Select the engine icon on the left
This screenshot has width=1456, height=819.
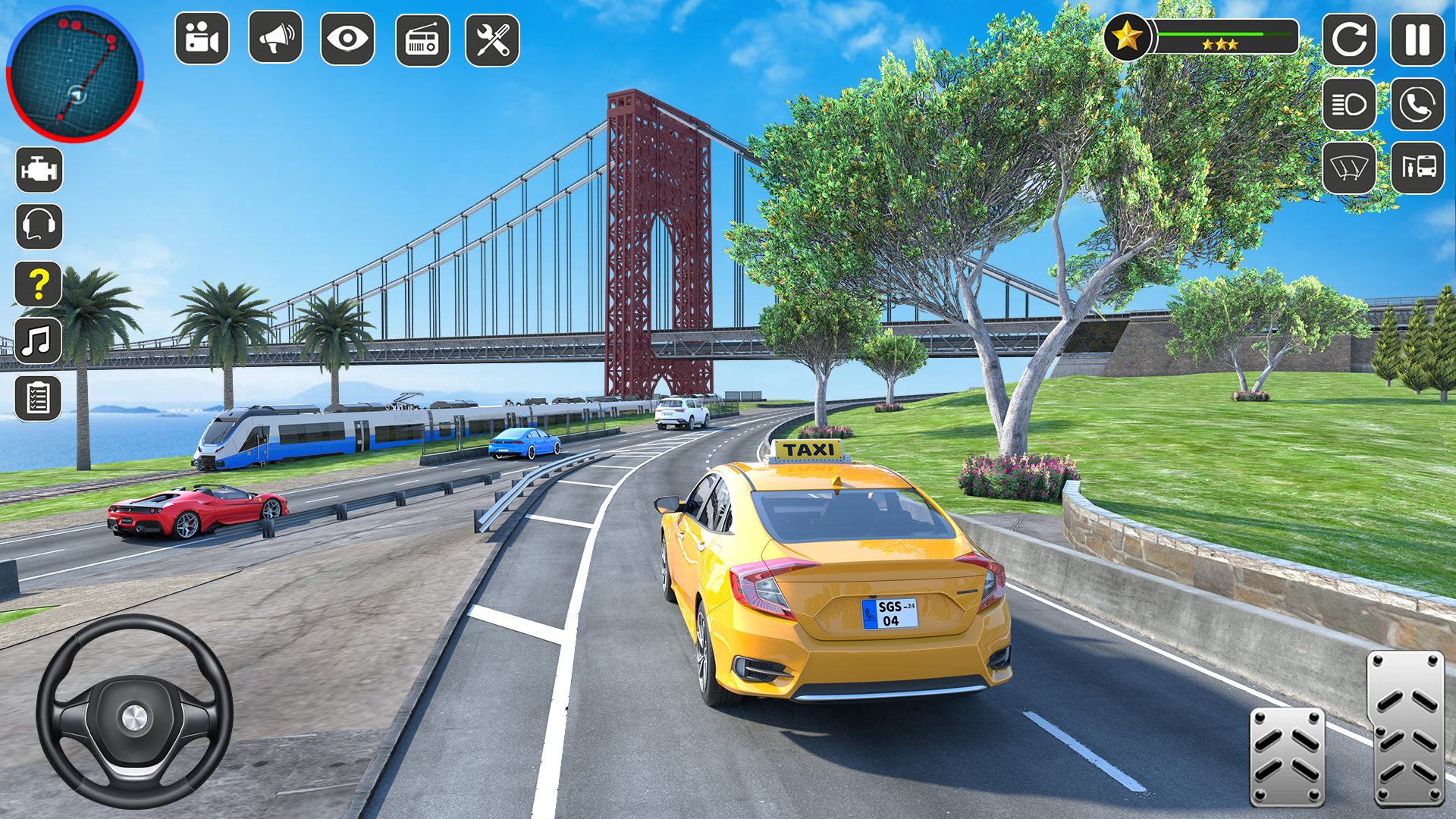point(39,170)
